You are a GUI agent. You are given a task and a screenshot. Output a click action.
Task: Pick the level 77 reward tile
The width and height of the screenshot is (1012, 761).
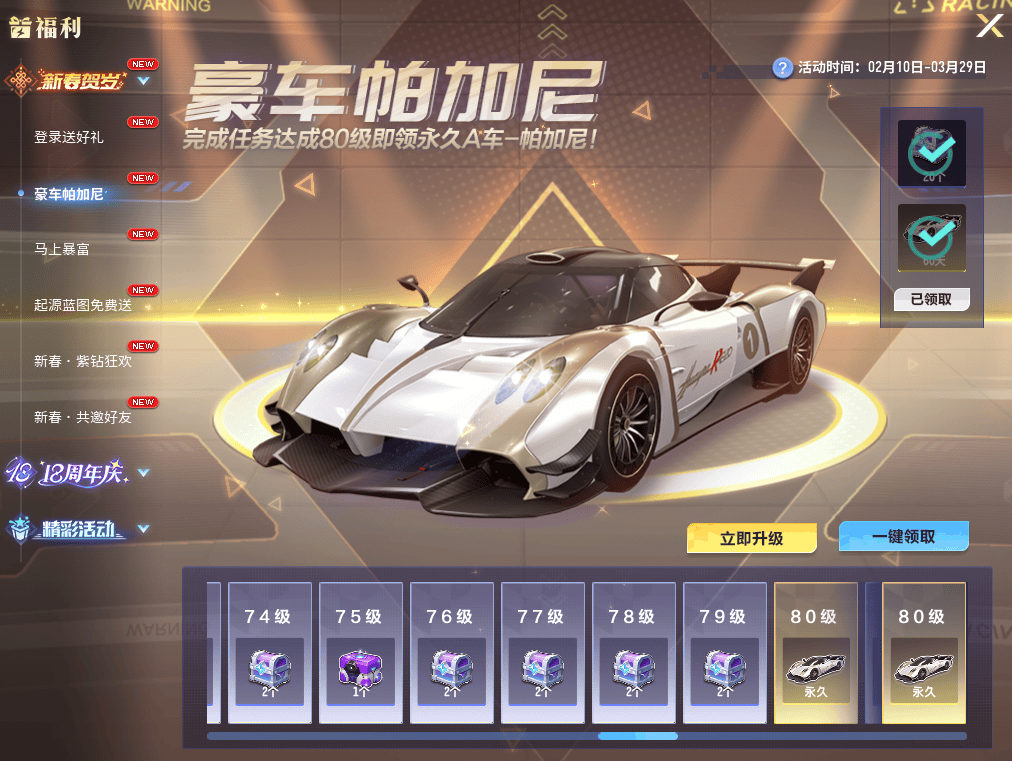pyautogui.click(x=541, y=652)
